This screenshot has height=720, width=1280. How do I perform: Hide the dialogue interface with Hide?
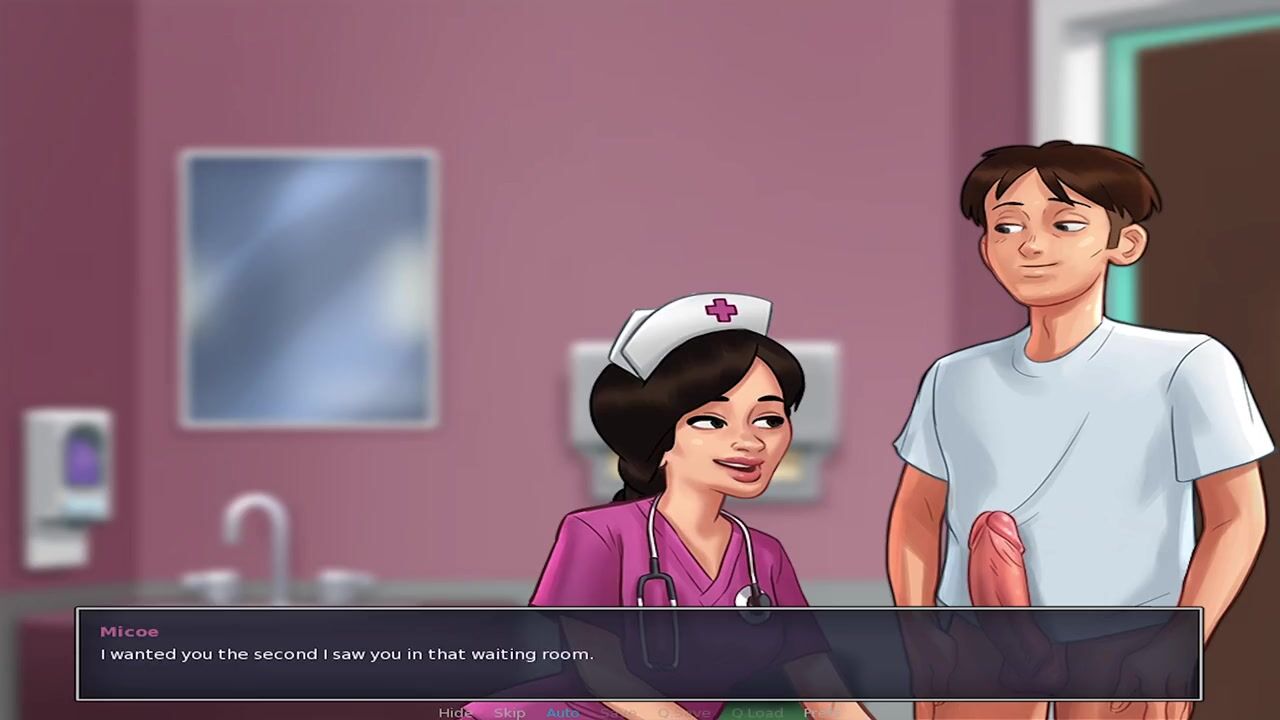pos(455,712)
